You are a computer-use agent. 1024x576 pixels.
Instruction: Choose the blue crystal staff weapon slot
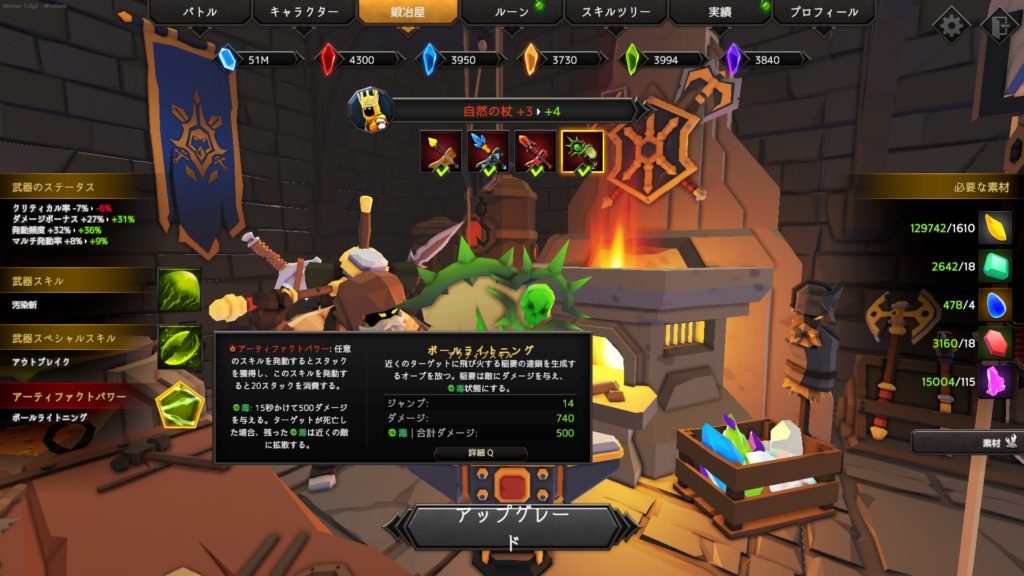pyautogui.click(x=488, y=152)
